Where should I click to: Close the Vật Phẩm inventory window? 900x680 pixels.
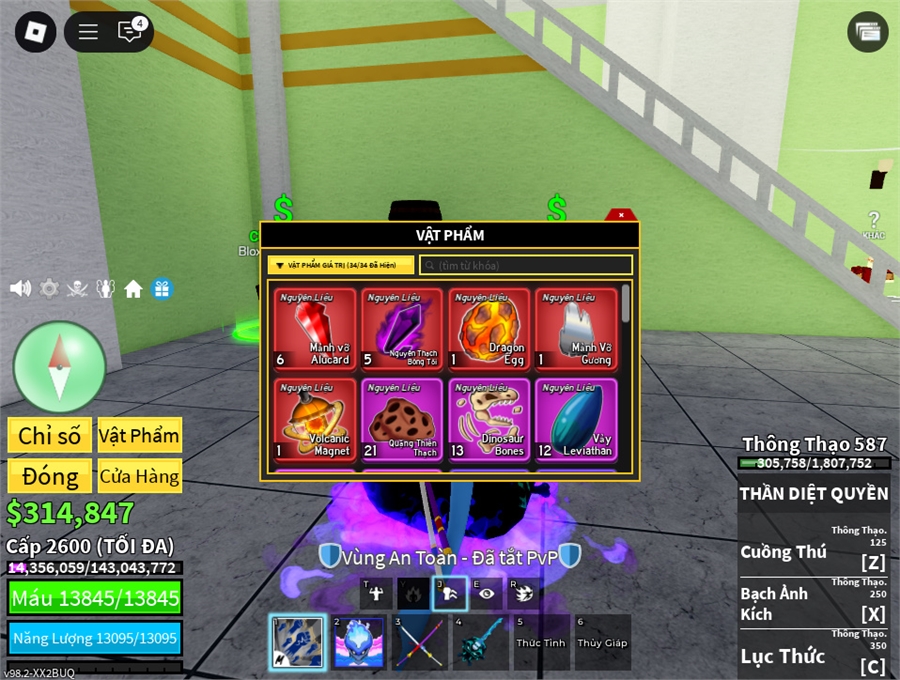[x=621, y=215]
